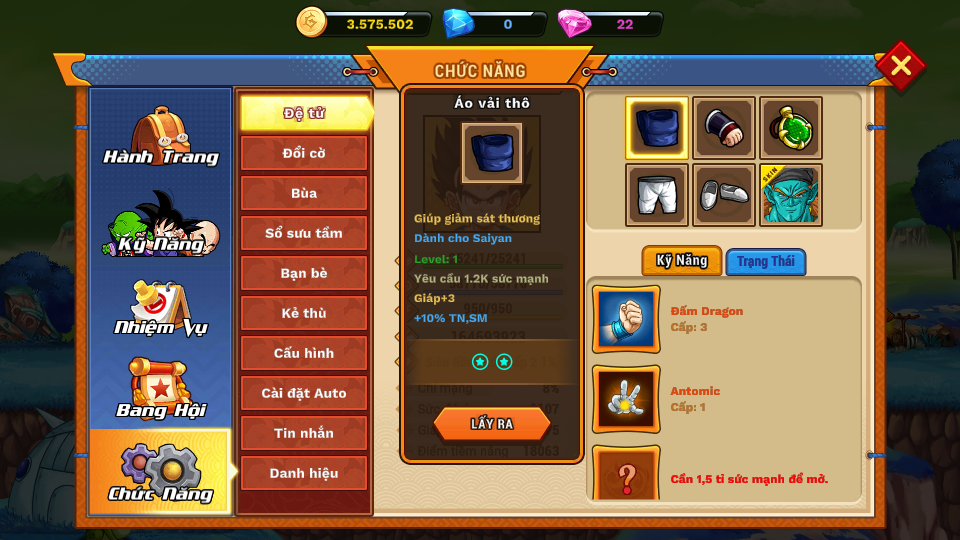The height and width of the screenshot is (540, 960).
Task: Close the Chức Năng window
Action: (x=900, y=66)
